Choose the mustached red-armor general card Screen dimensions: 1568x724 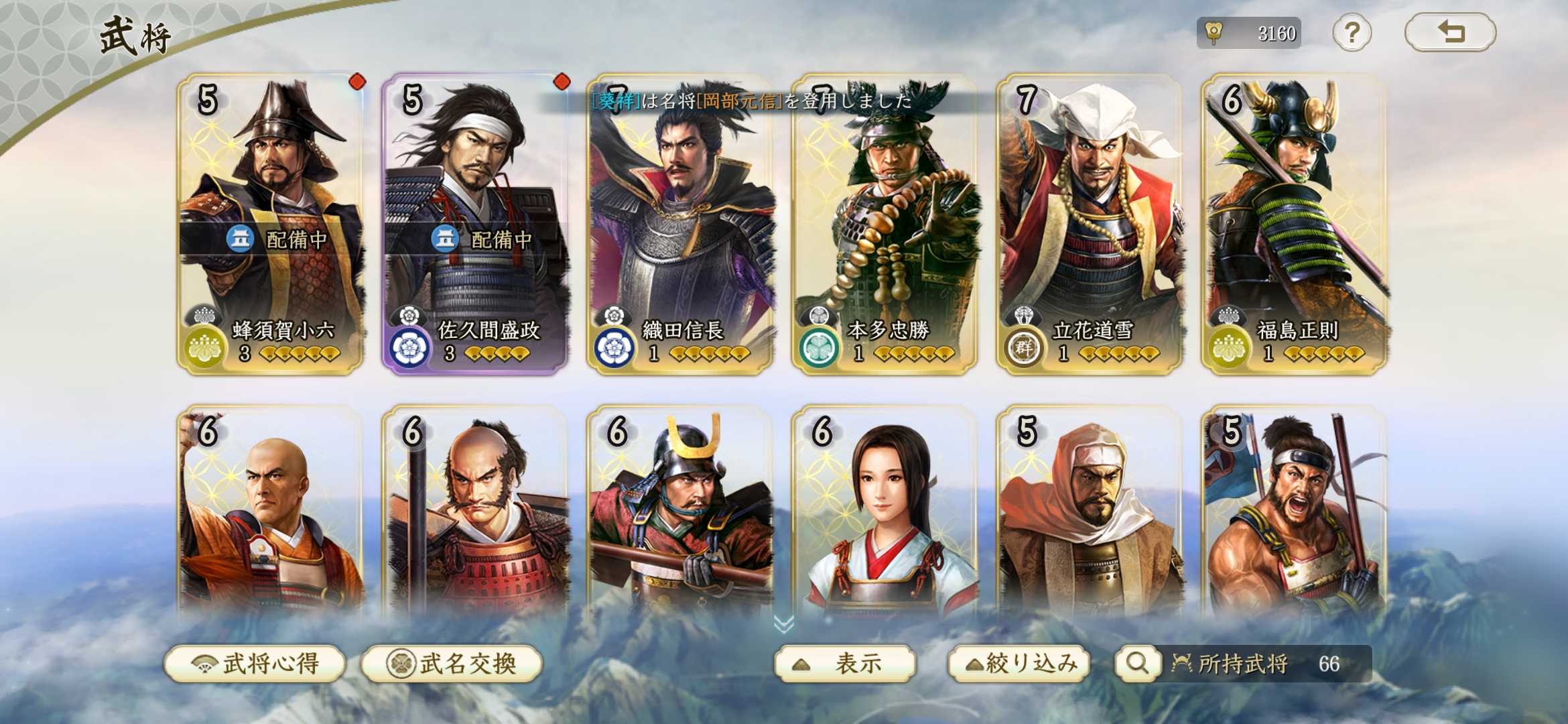[475, 516]
